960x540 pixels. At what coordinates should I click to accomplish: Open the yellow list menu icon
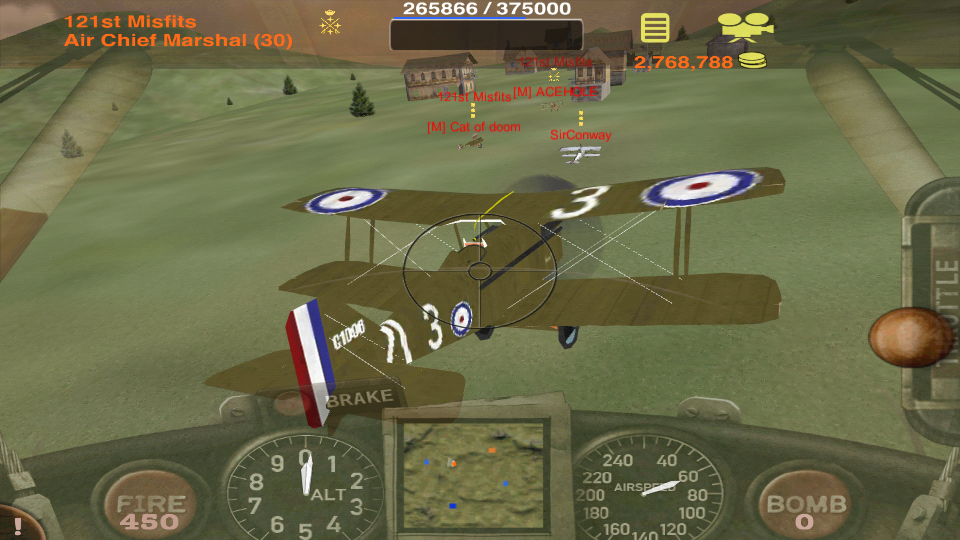(x=655, y=27)
